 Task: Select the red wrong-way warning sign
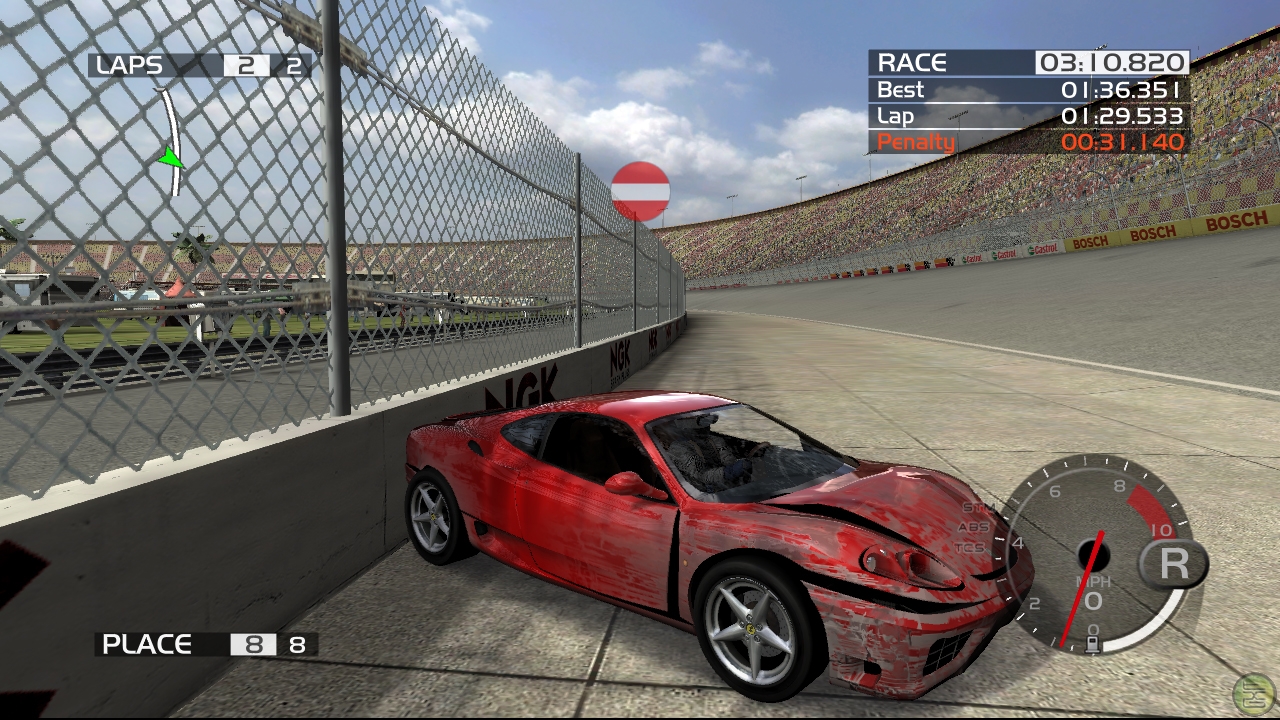click(x=640, y=191)
